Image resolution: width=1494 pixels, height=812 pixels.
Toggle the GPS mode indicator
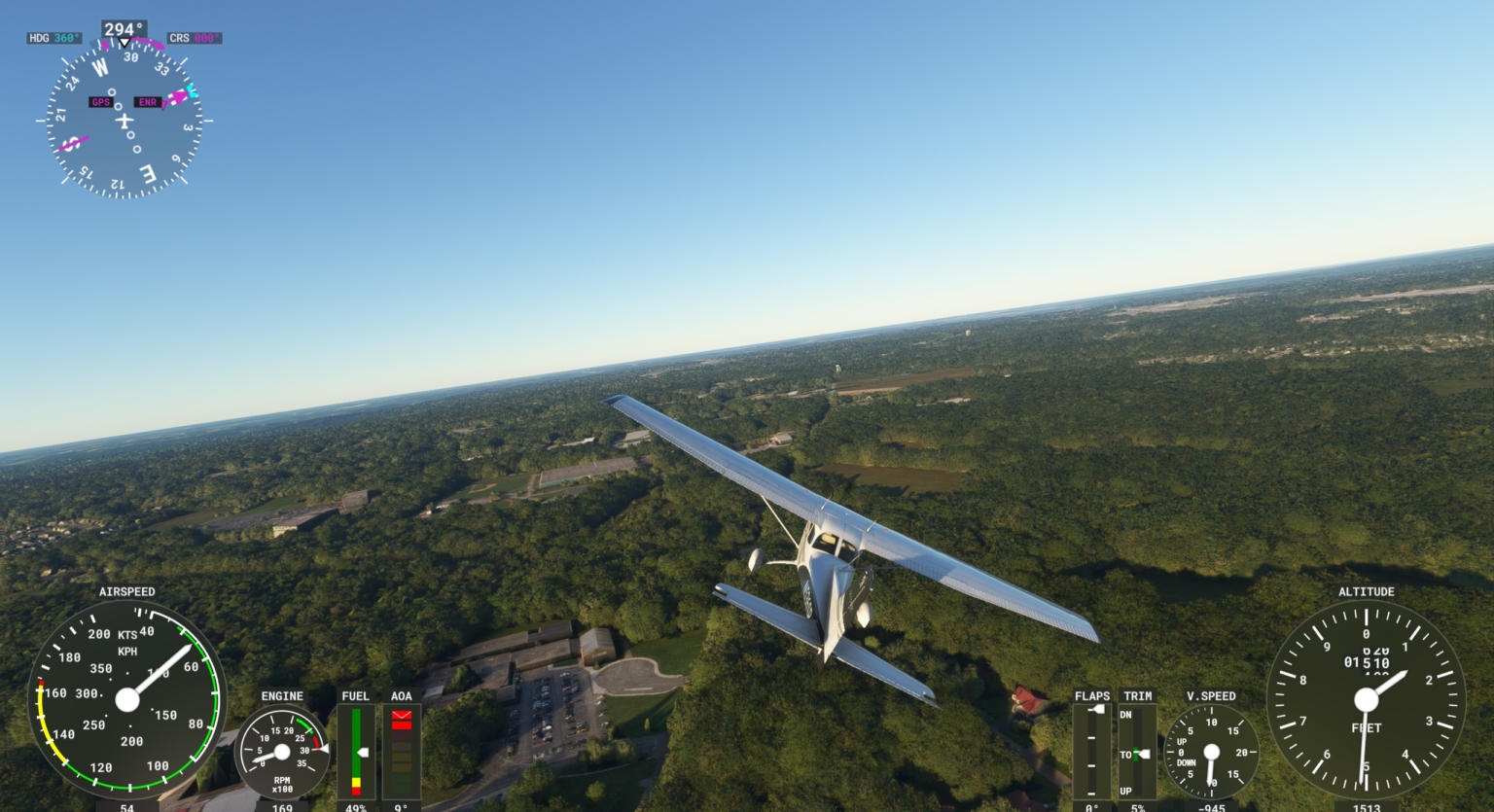[x=100, y=101]
